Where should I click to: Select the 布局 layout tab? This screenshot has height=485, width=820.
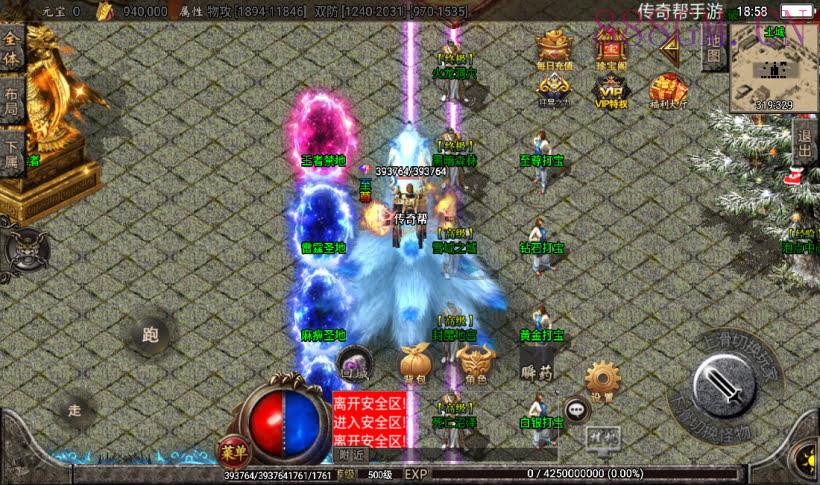click(x=12, y=100)
